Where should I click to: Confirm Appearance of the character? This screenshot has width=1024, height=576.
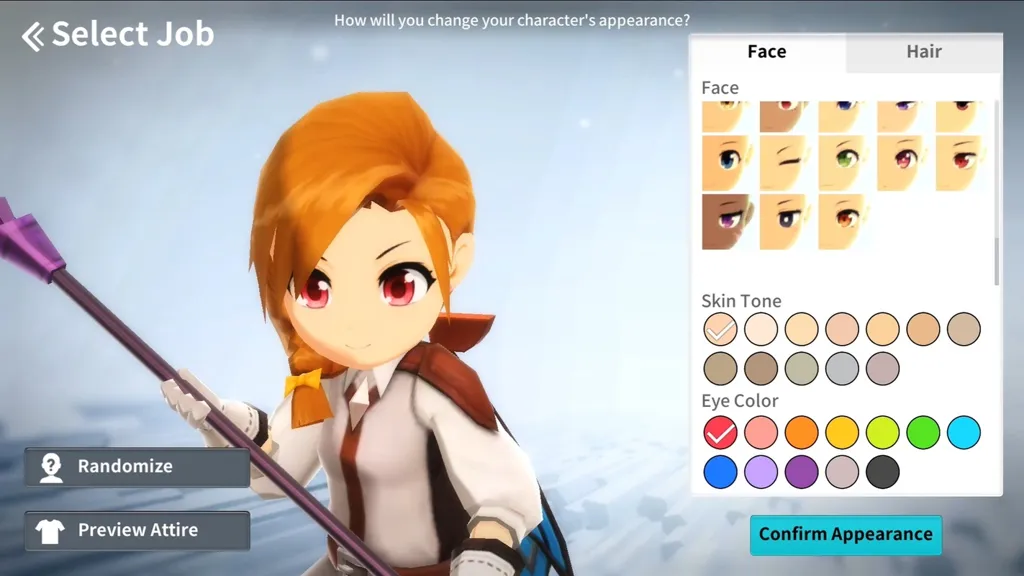[x=845, y=535]
